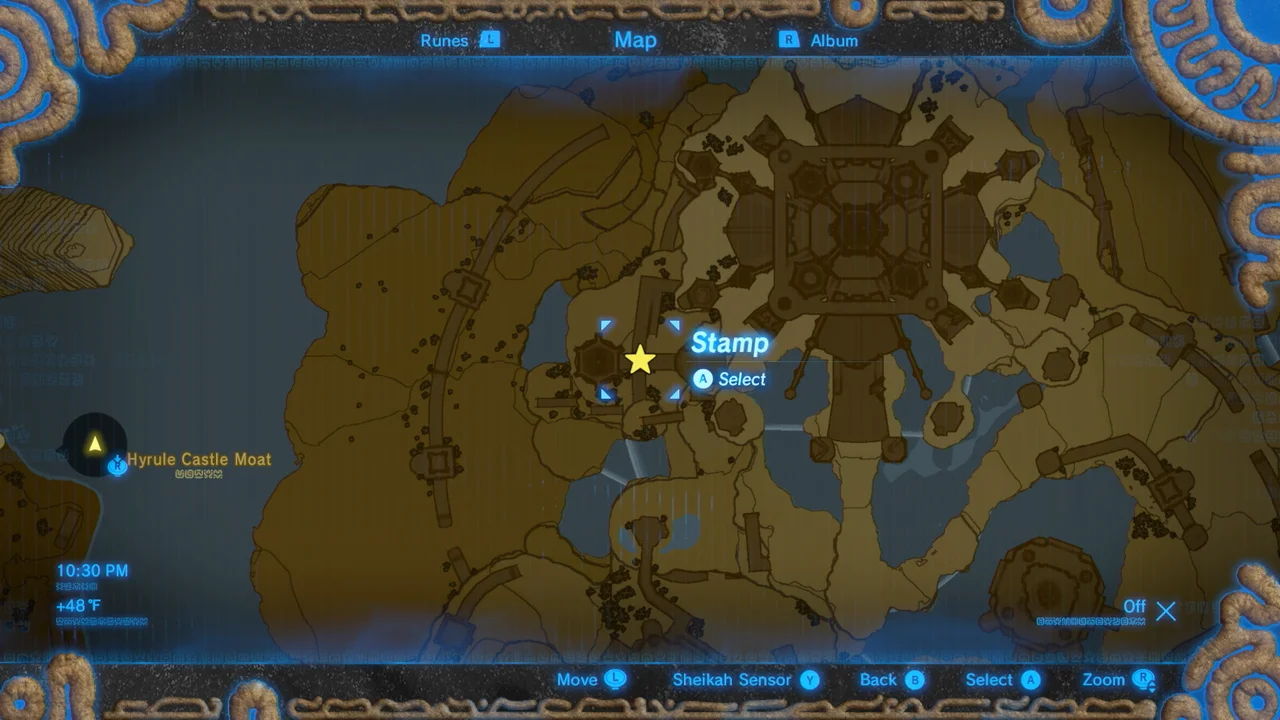Click the yellow player position arrow
Viewport: 1280px width, 720px height.
pyautogui.click(x=95, y=441)
